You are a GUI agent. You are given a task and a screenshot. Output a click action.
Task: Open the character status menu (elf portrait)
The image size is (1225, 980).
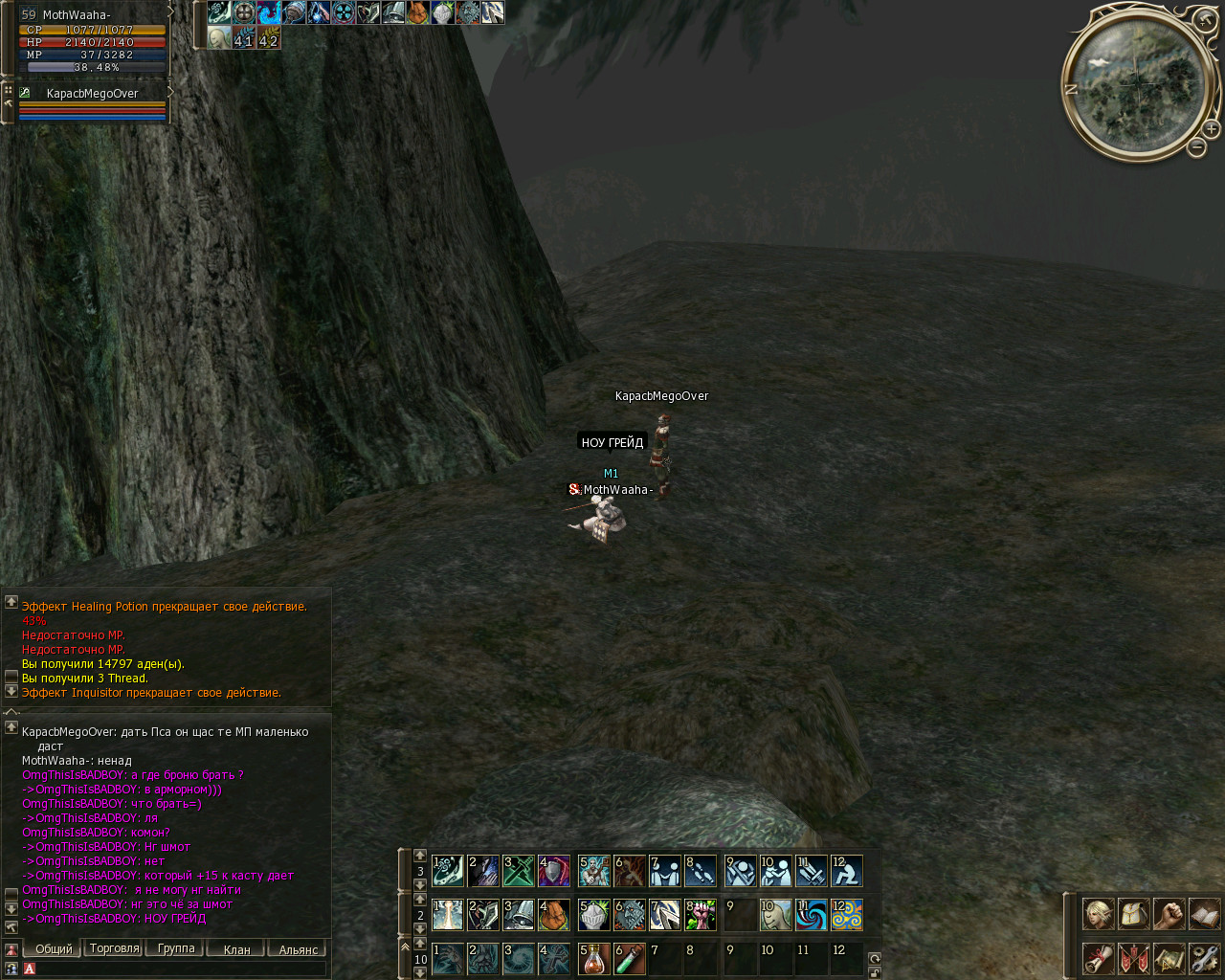1098,914
